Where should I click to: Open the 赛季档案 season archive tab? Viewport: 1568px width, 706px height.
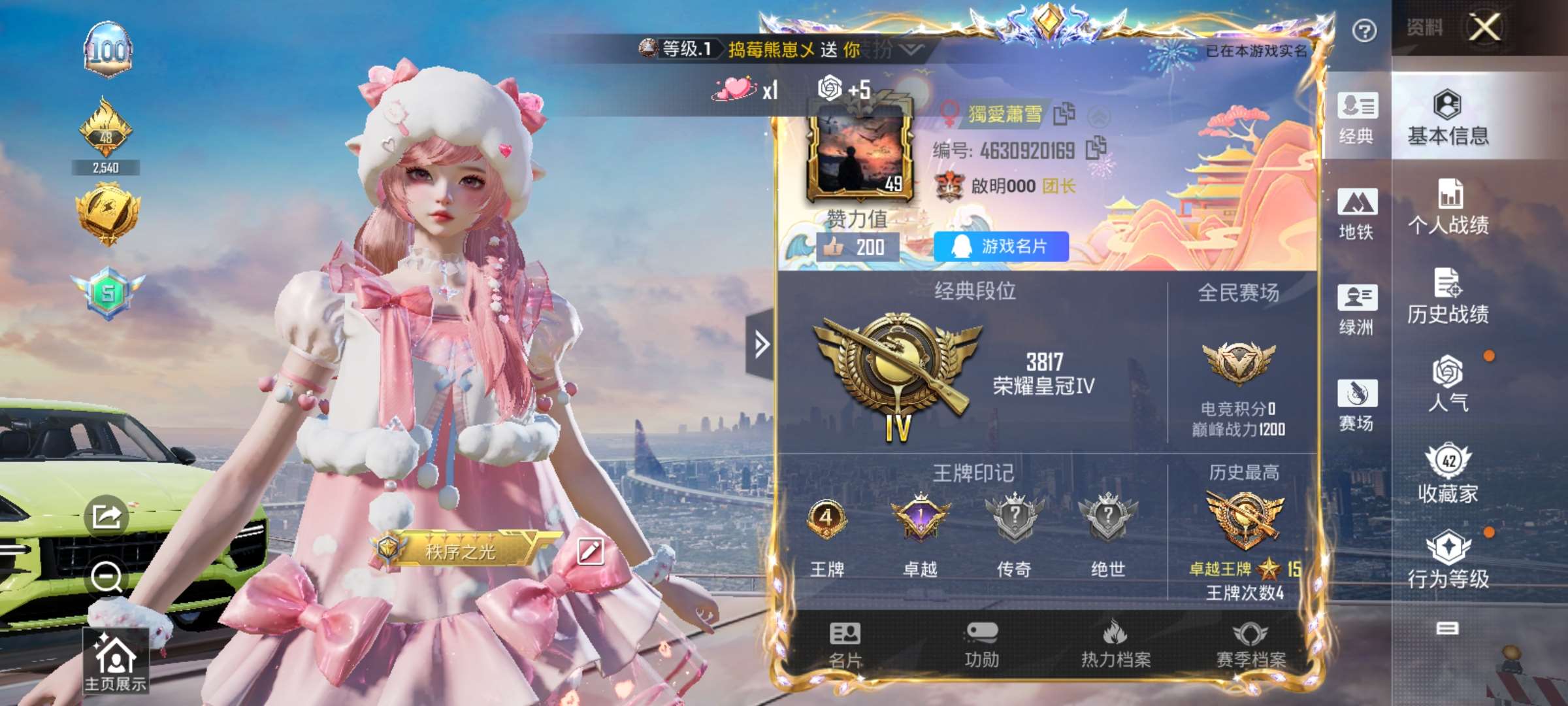point(1250,645)
